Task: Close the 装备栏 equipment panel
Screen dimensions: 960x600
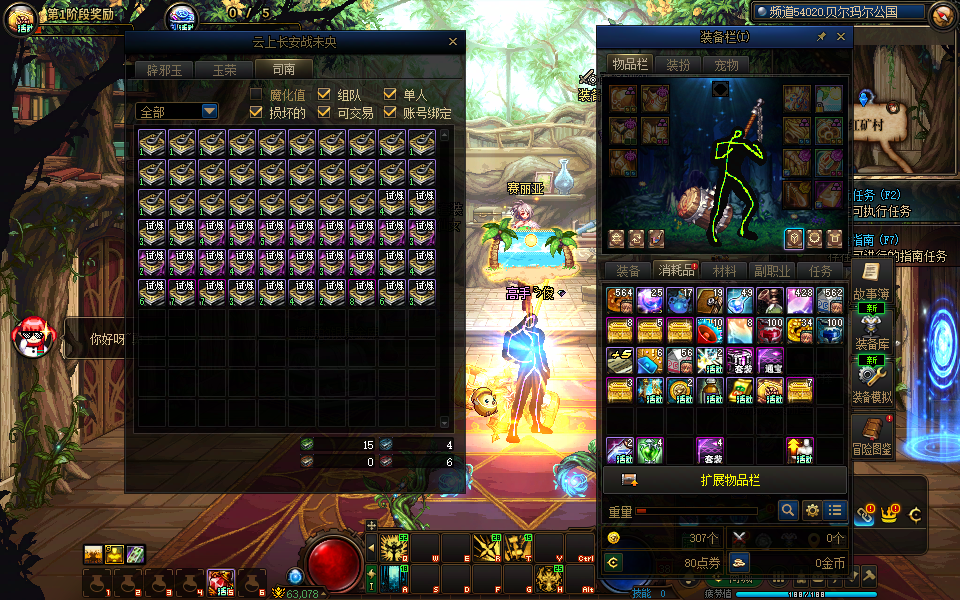Action: point(841,37)
